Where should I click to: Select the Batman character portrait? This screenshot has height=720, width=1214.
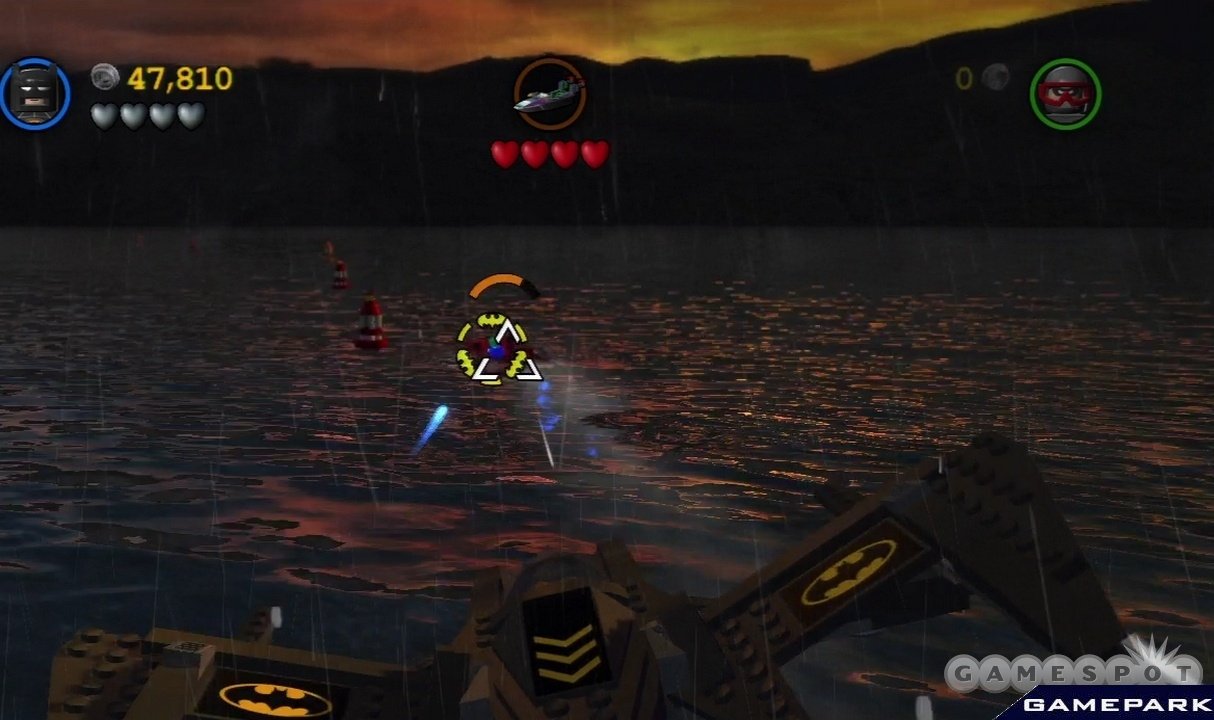(35, 93)
